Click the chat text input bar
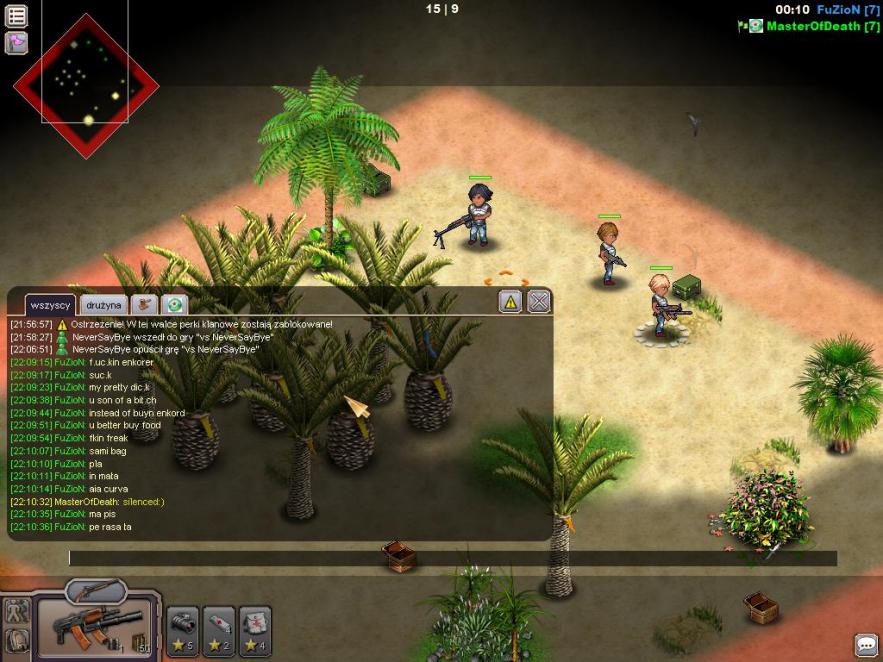883x662 pixels. (x=452, y=559)
